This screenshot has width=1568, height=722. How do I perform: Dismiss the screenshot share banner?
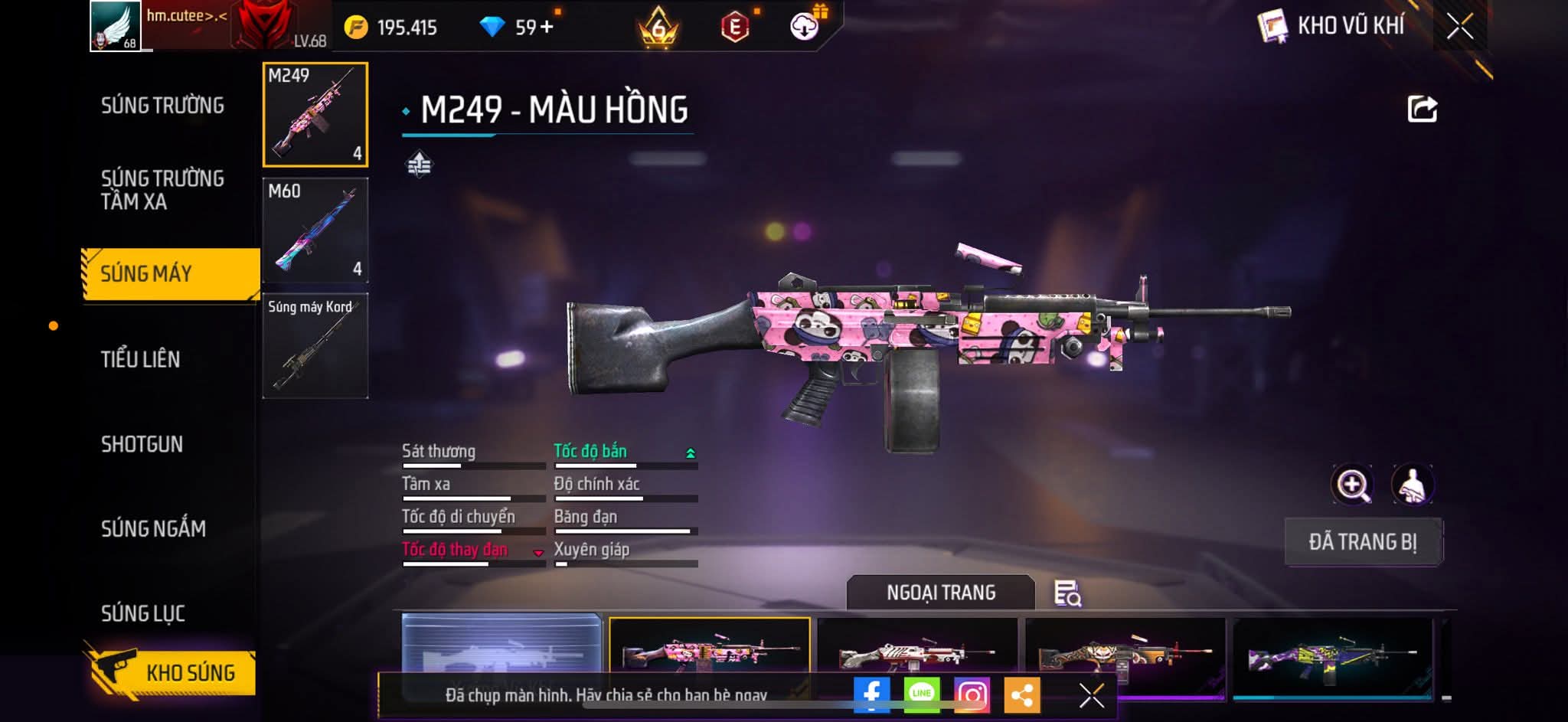click(1091, 695)
